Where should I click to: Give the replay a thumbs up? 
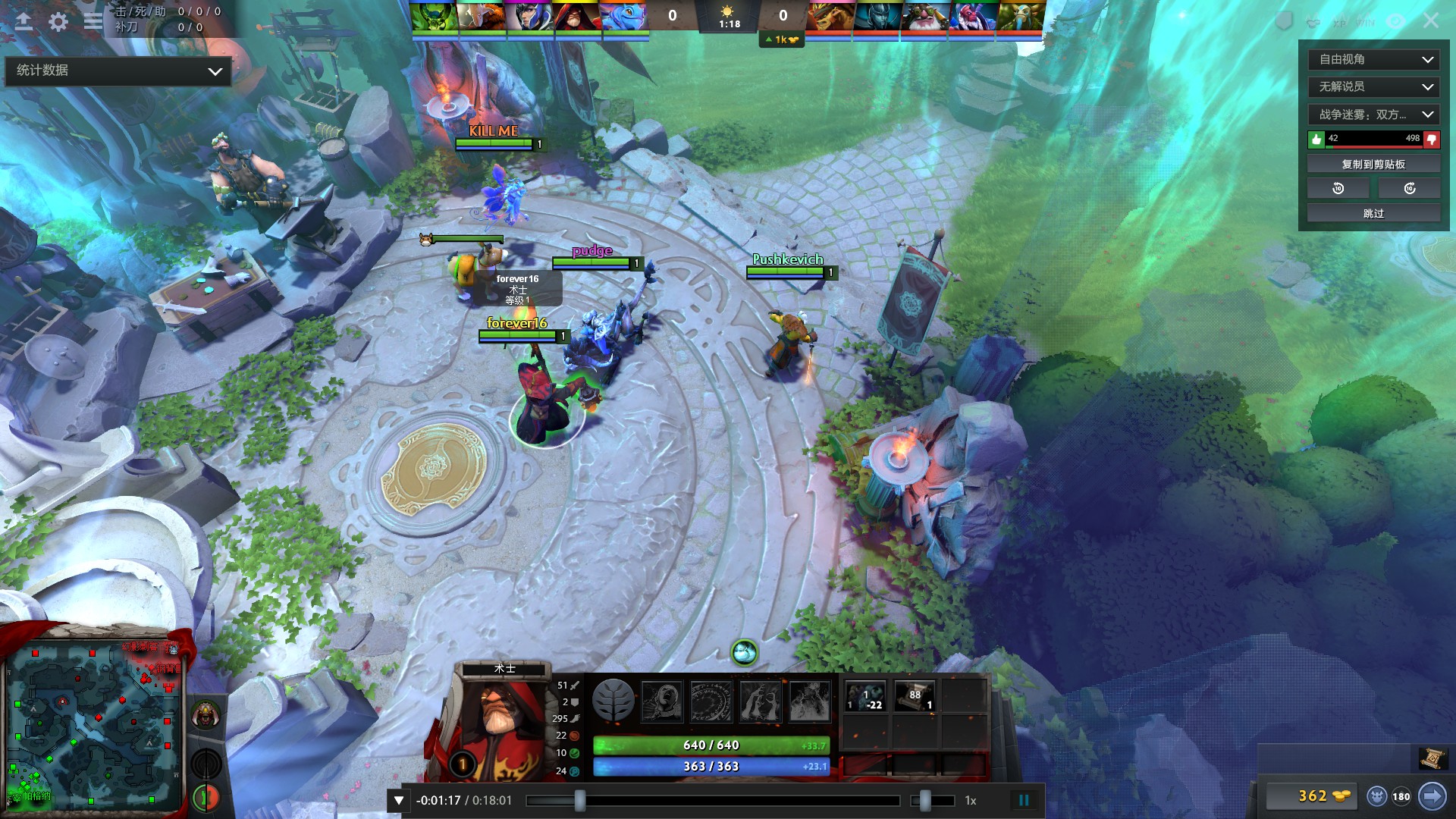click(x=1318, y=140)
